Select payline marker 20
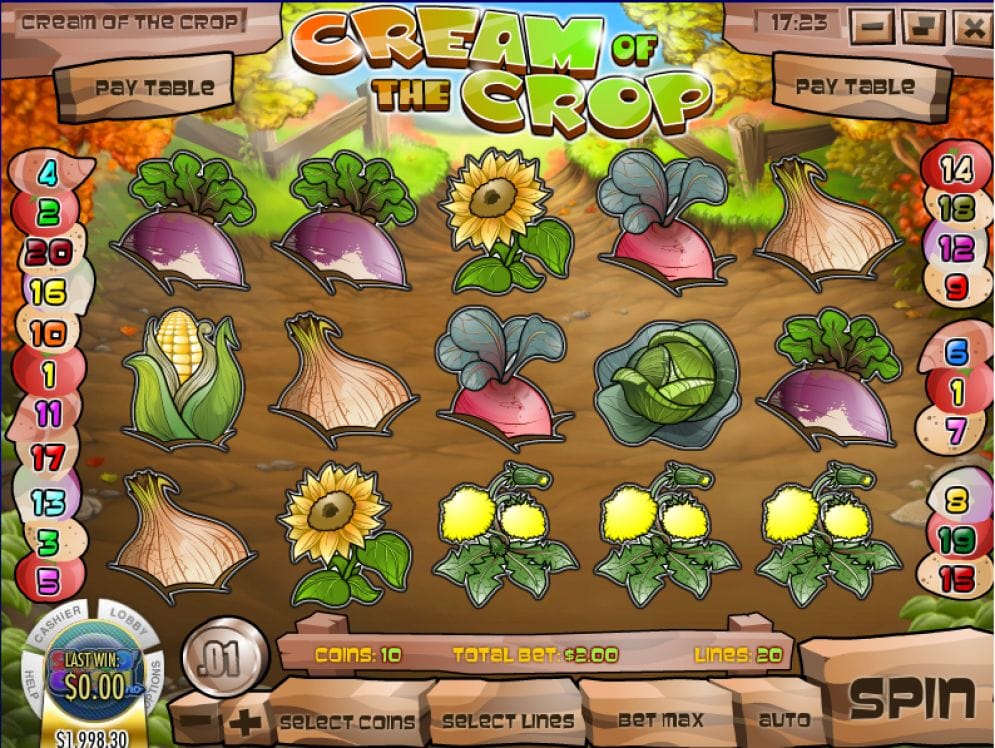 [47, 253]
